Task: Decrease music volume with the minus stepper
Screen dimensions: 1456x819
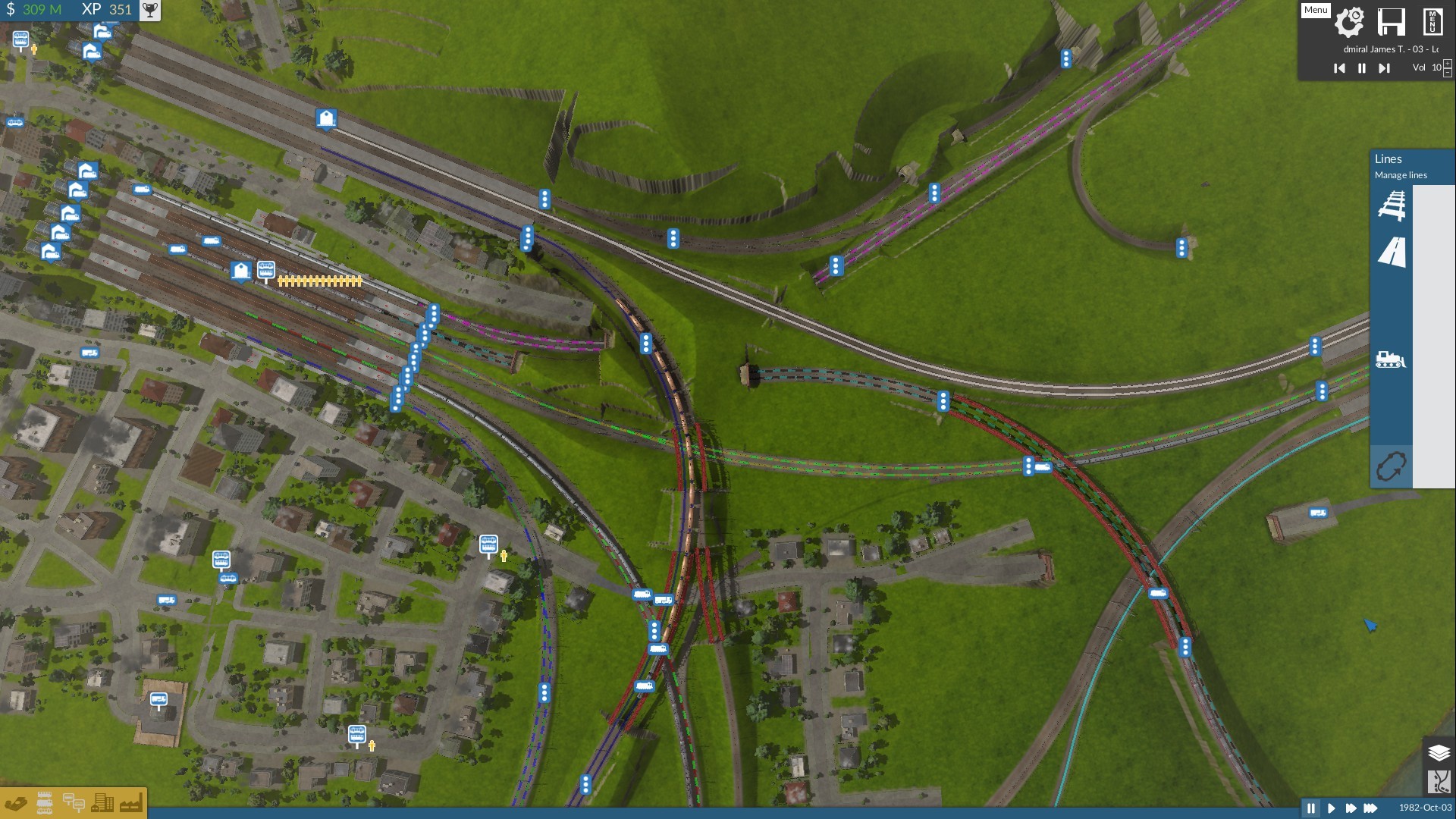Action: [x=1448, y=73]
